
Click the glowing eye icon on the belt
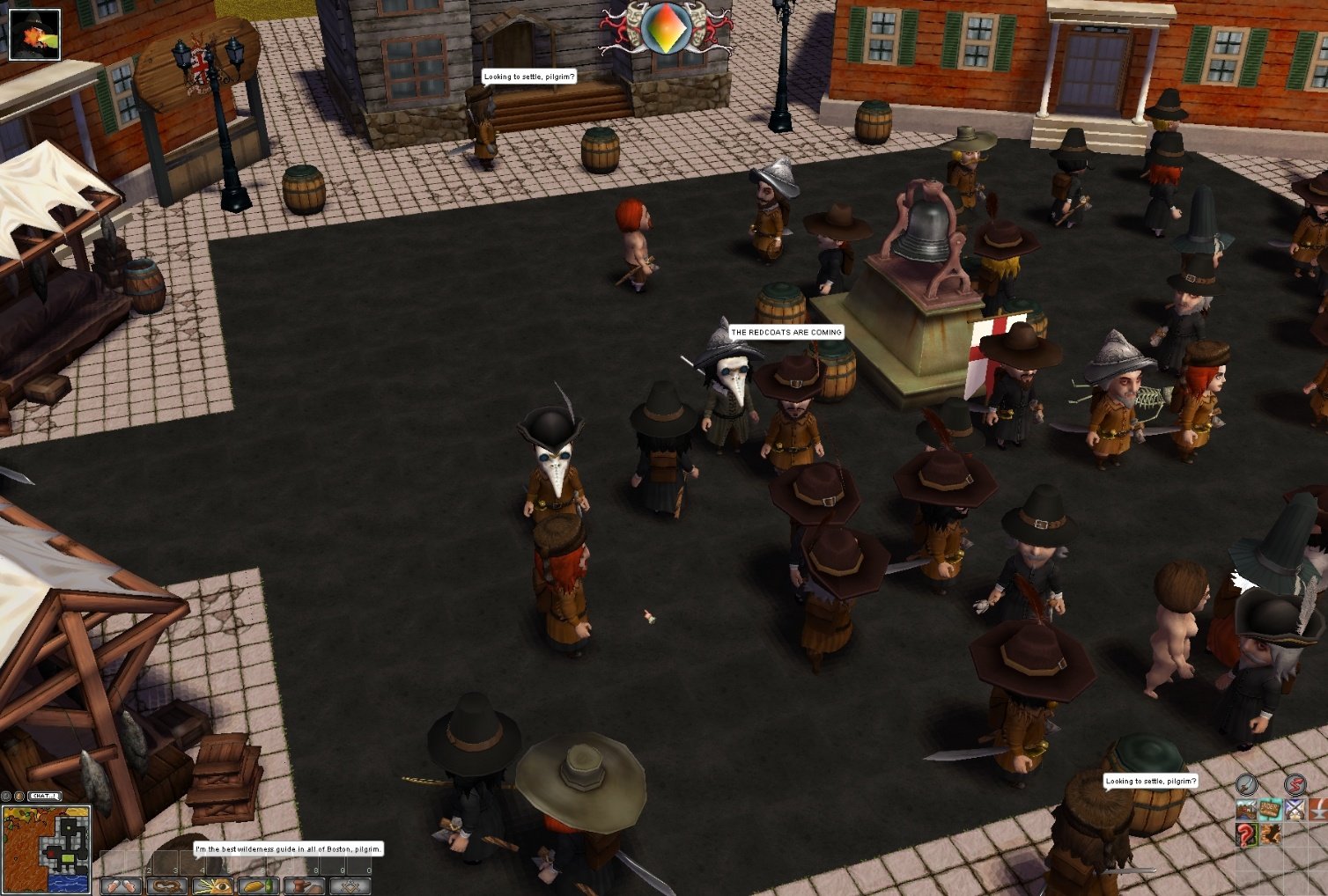[213, 885]
